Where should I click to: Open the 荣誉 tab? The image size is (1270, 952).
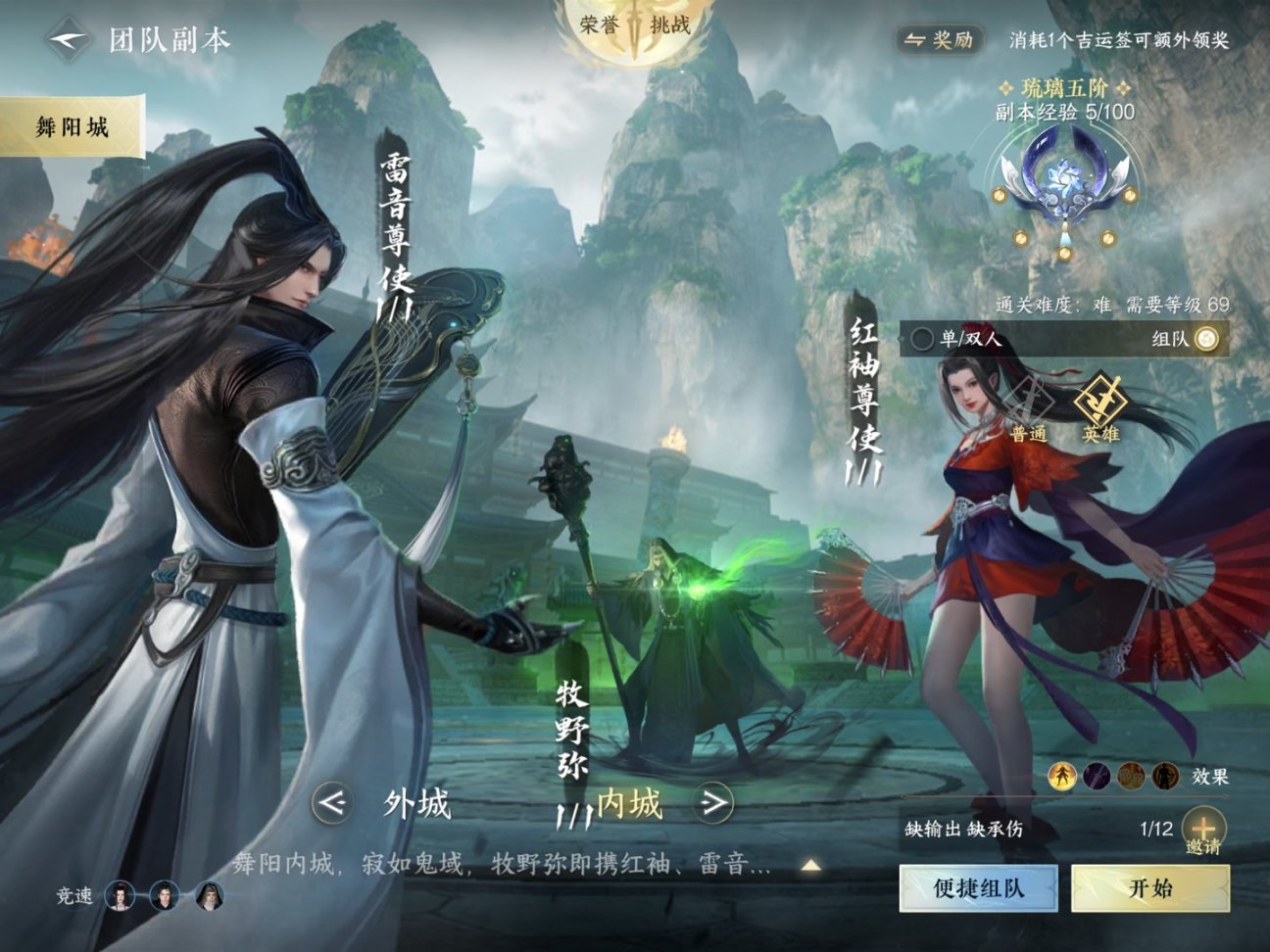pos(601,24)
